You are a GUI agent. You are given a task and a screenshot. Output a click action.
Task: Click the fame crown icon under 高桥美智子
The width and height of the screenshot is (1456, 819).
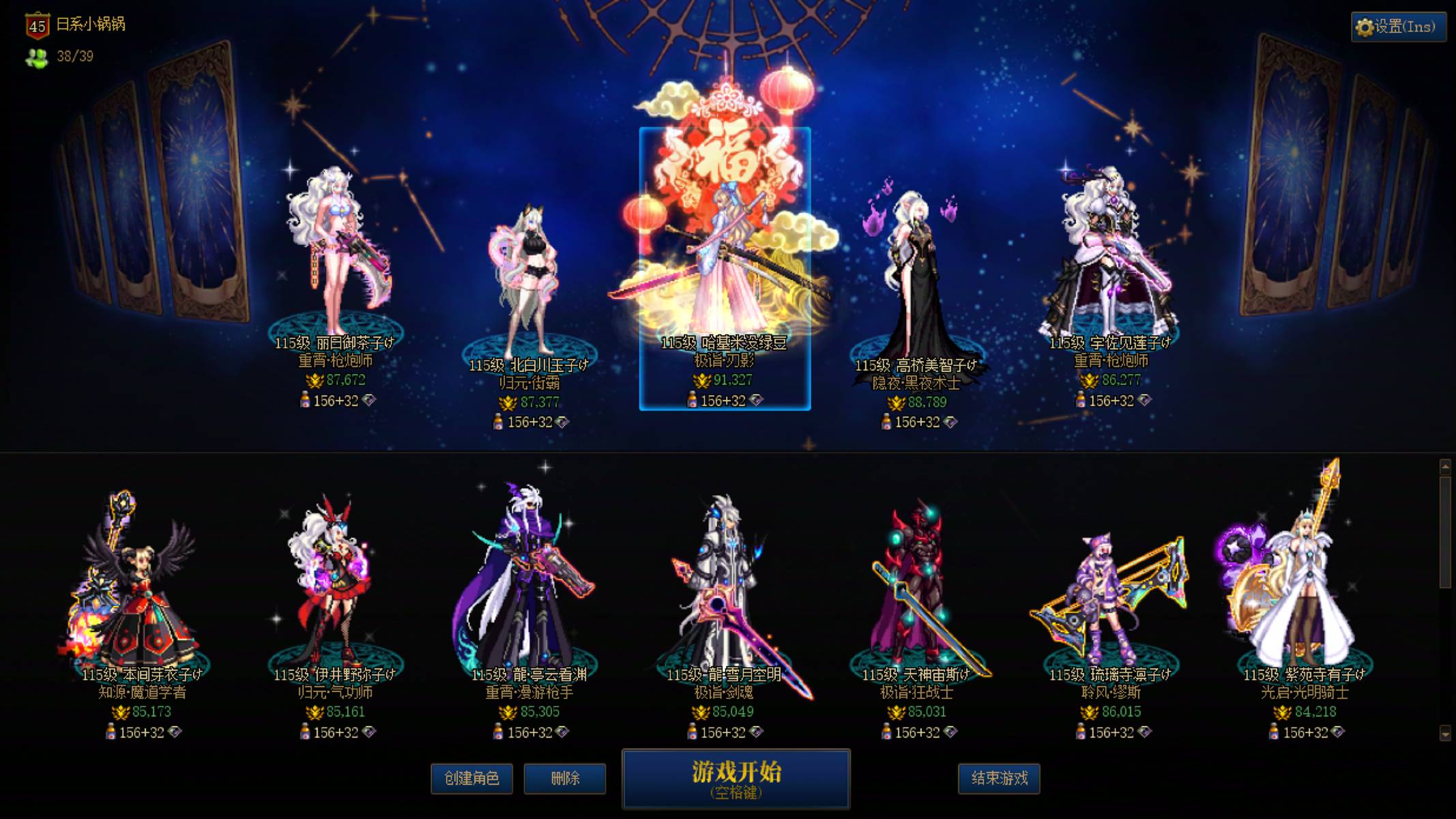895,404
